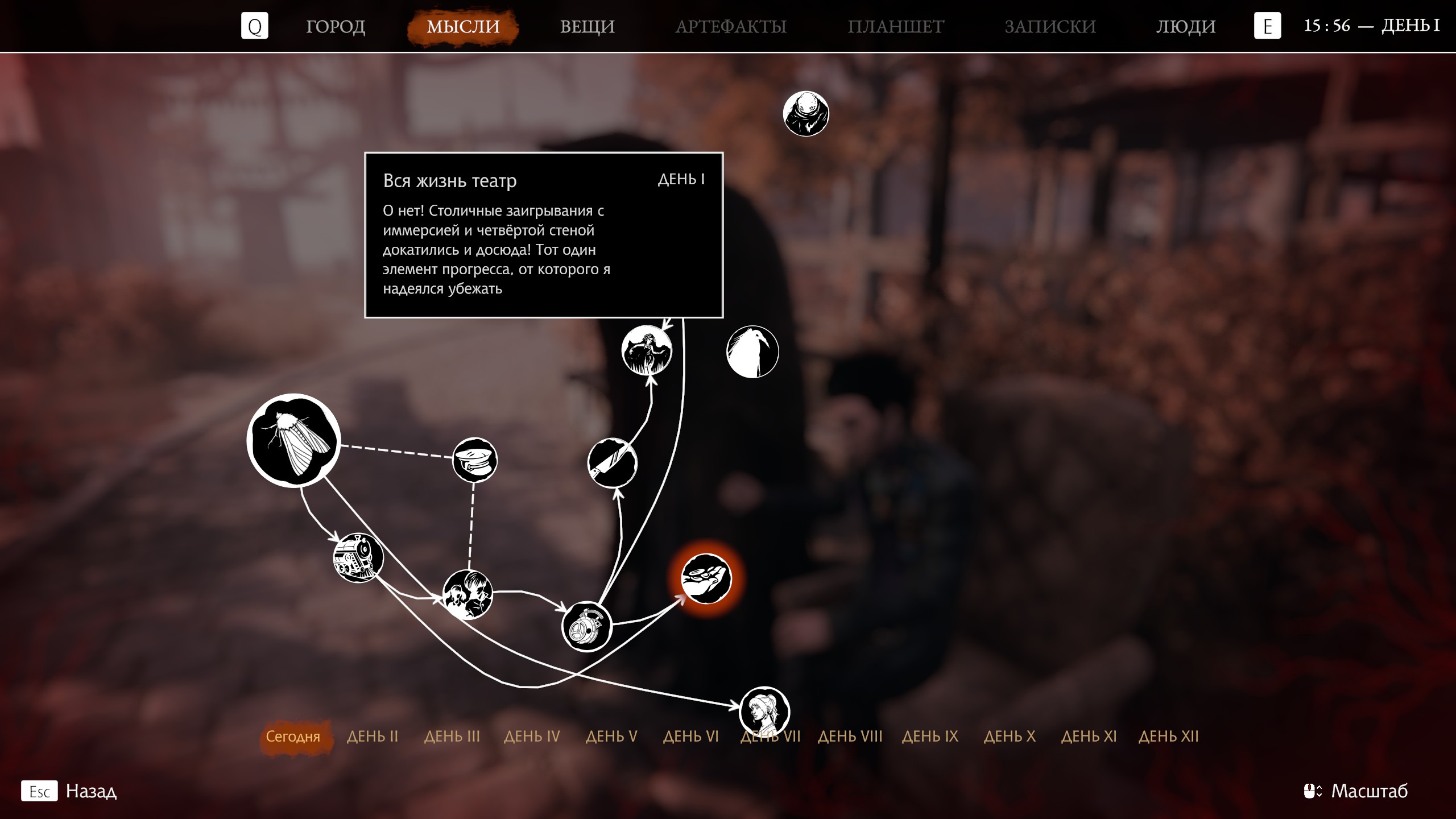This screenshot has height=819, width=1456.
Task: Go to ДЕНЬ XII on the timeline
Action: (1168, 737)
